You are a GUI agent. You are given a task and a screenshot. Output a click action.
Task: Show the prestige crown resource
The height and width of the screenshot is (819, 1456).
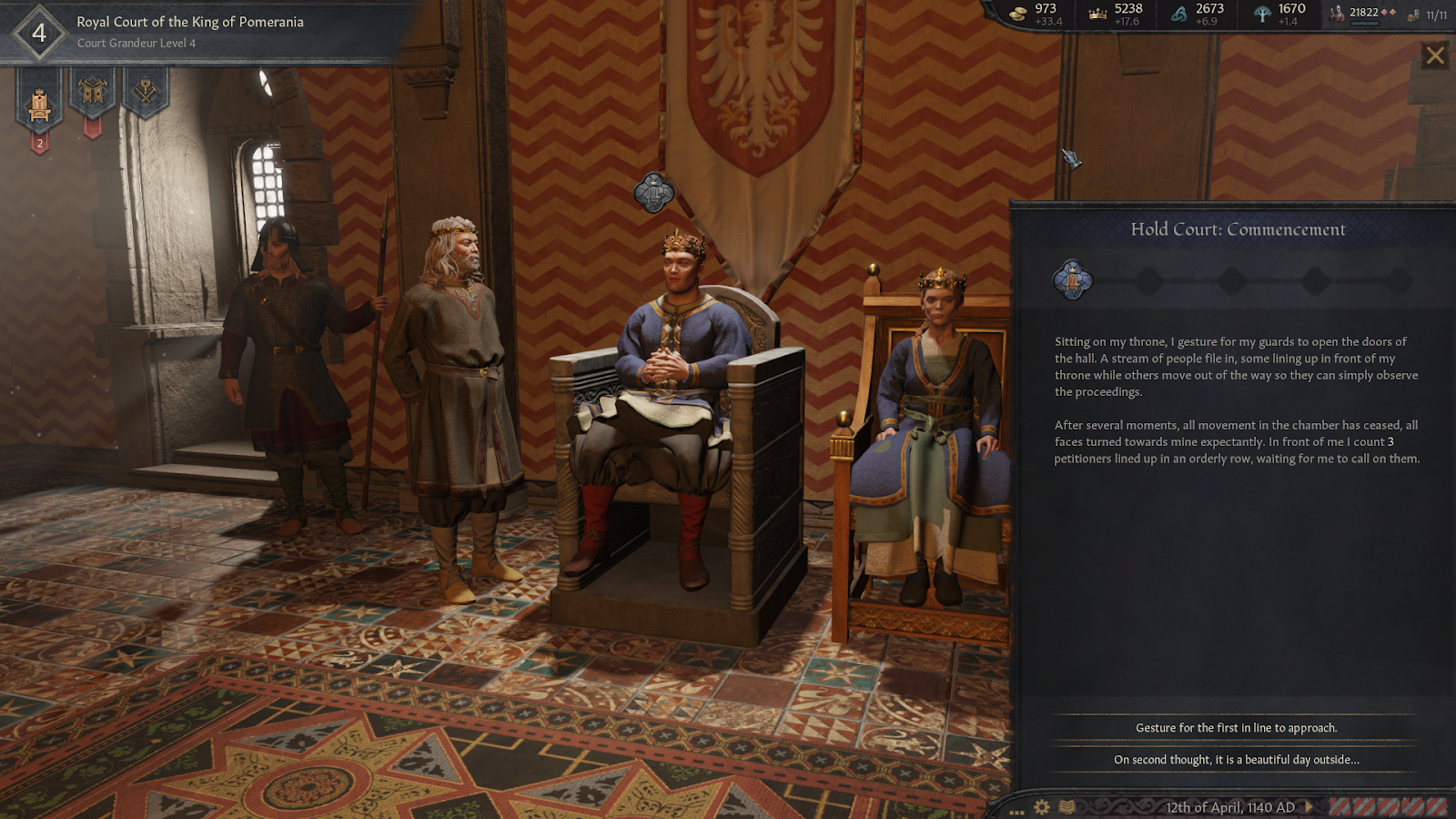coord(1116,14)
